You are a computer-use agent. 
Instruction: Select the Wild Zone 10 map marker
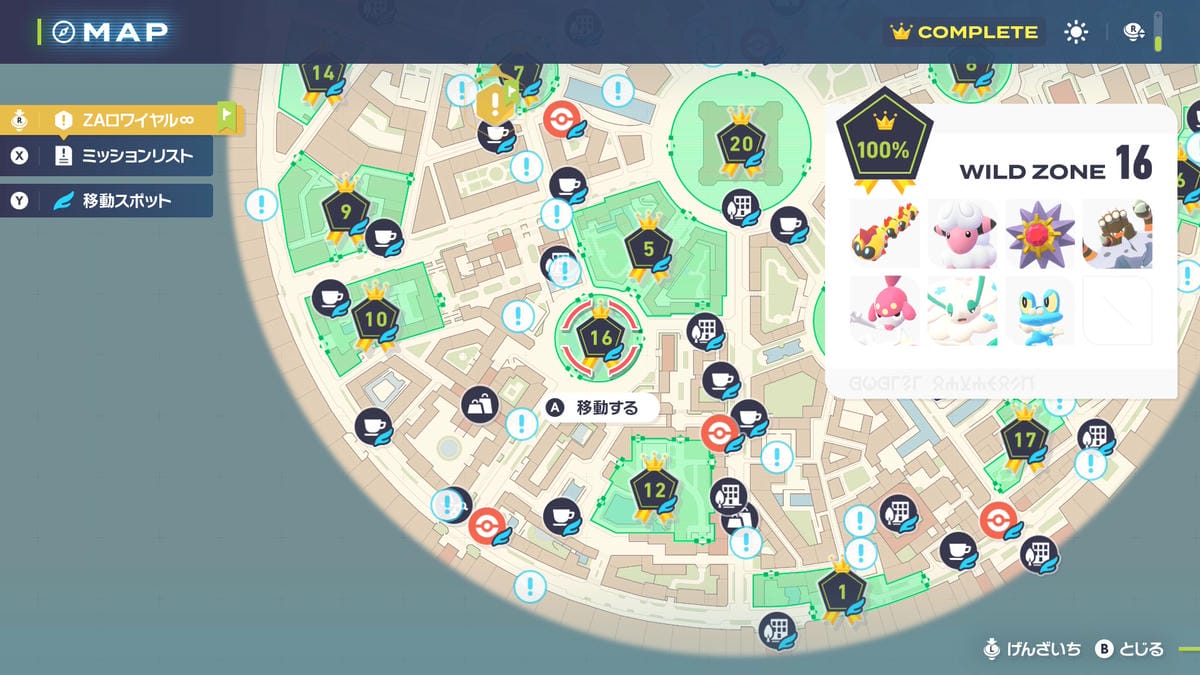coord(376,321)
